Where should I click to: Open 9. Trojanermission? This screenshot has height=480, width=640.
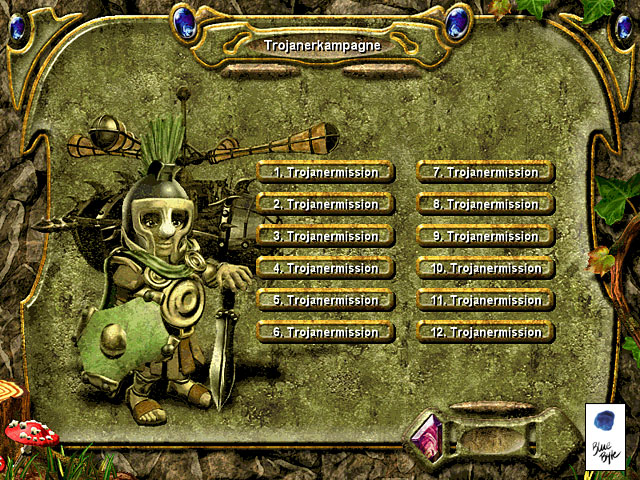click(485, 236)
